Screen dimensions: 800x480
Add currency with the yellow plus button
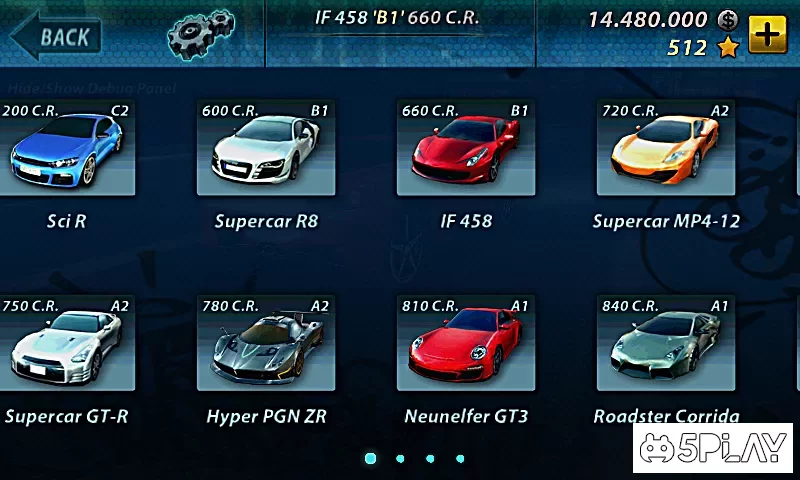coord(767,34)
